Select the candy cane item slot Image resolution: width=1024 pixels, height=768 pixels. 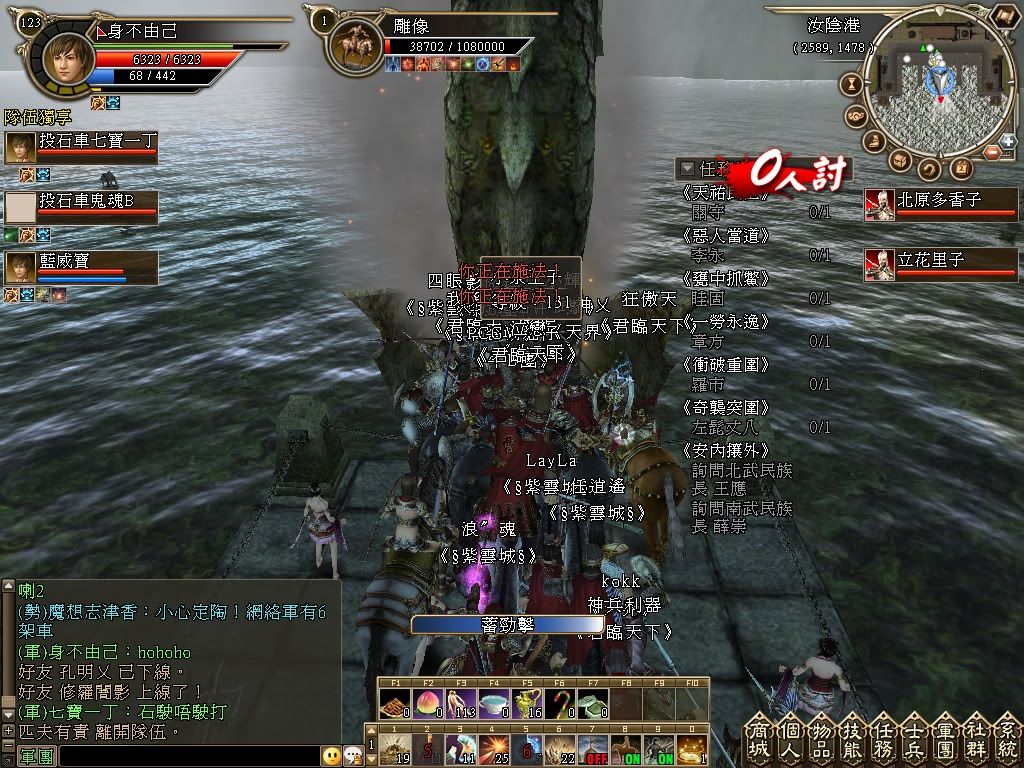(x=560, y=704)
